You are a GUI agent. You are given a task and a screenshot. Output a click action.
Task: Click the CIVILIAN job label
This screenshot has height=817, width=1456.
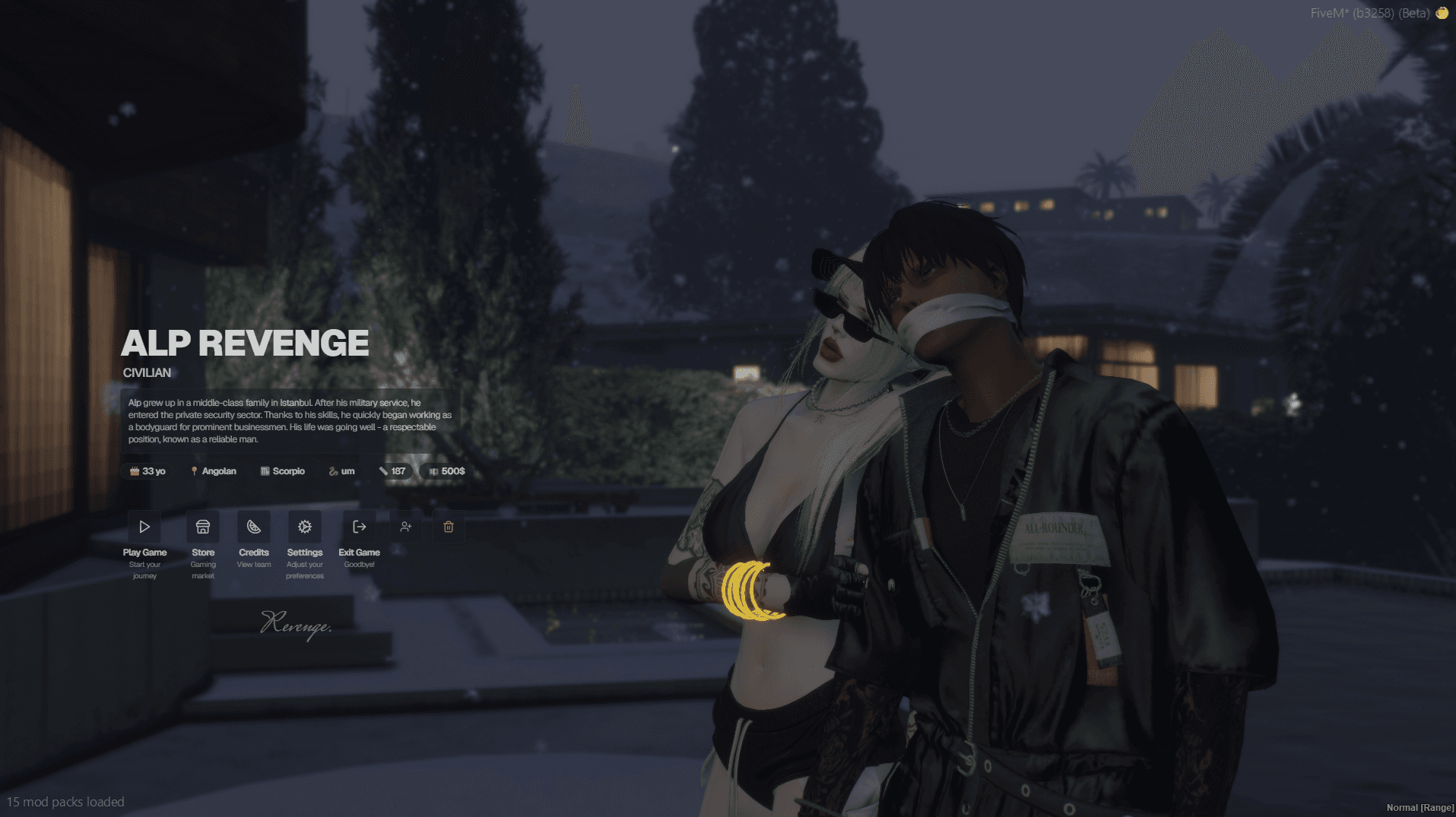148,372
